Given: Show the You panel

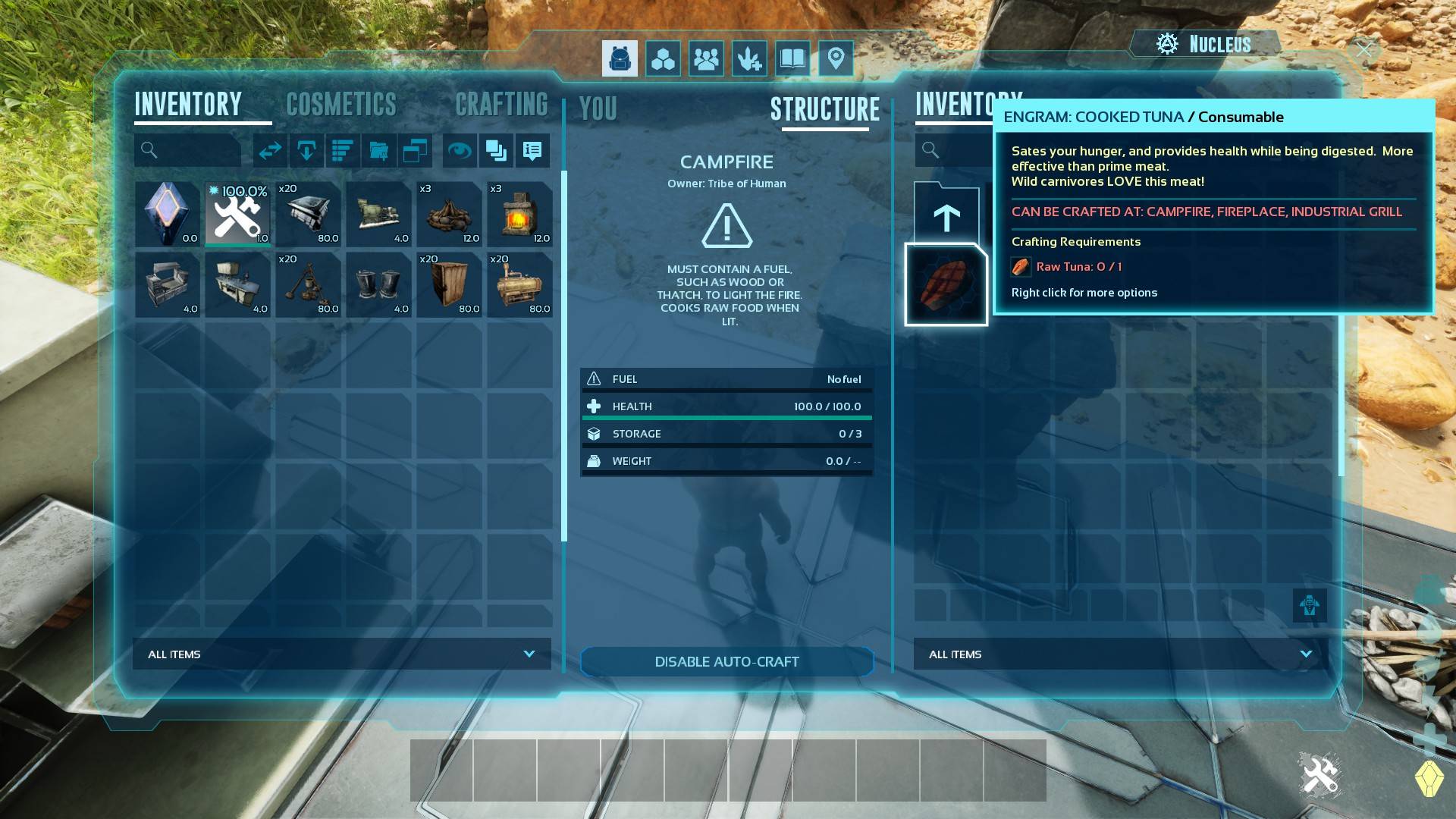Looking at the screenshot, I should pyautogui.click(x=598, y=109).
